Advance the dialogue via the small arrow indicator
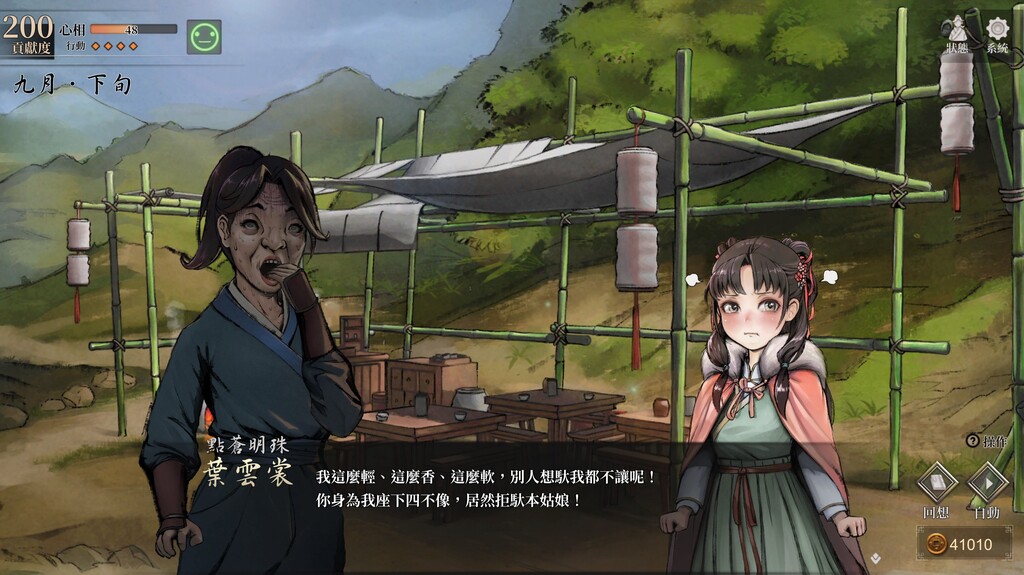 (x=875, y=558)
